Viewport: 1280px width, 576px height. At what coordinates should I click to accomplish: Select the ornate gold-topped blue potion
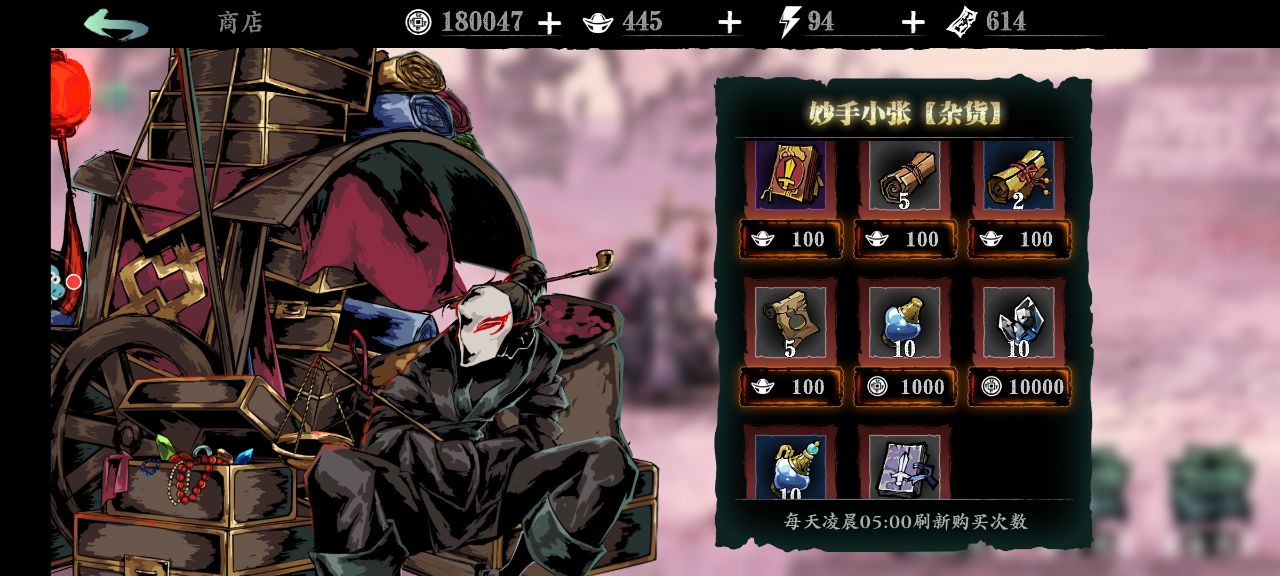click(790, 466)
